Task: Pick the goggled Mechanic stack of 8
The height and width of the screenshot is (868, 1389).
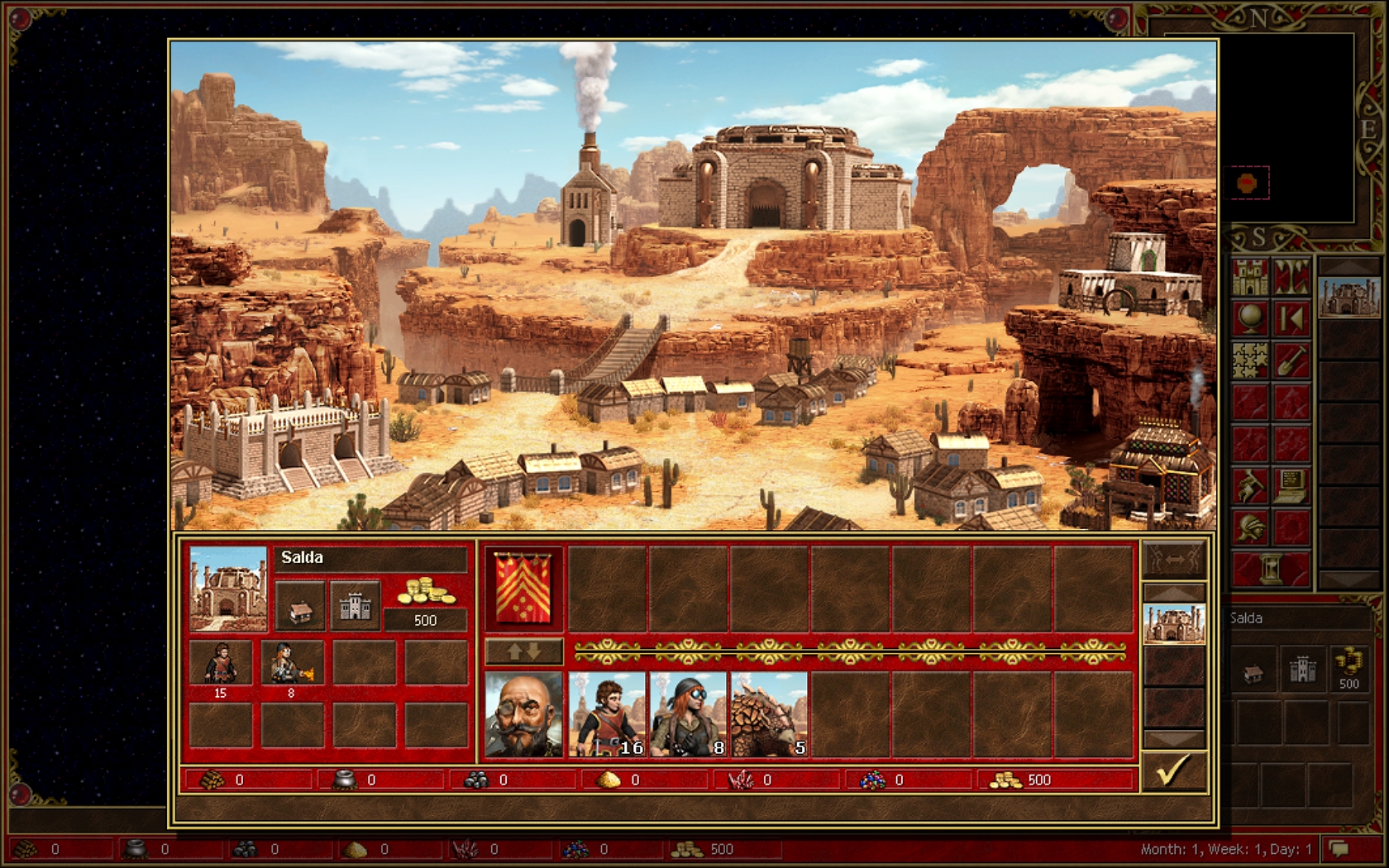Action: 688,714
